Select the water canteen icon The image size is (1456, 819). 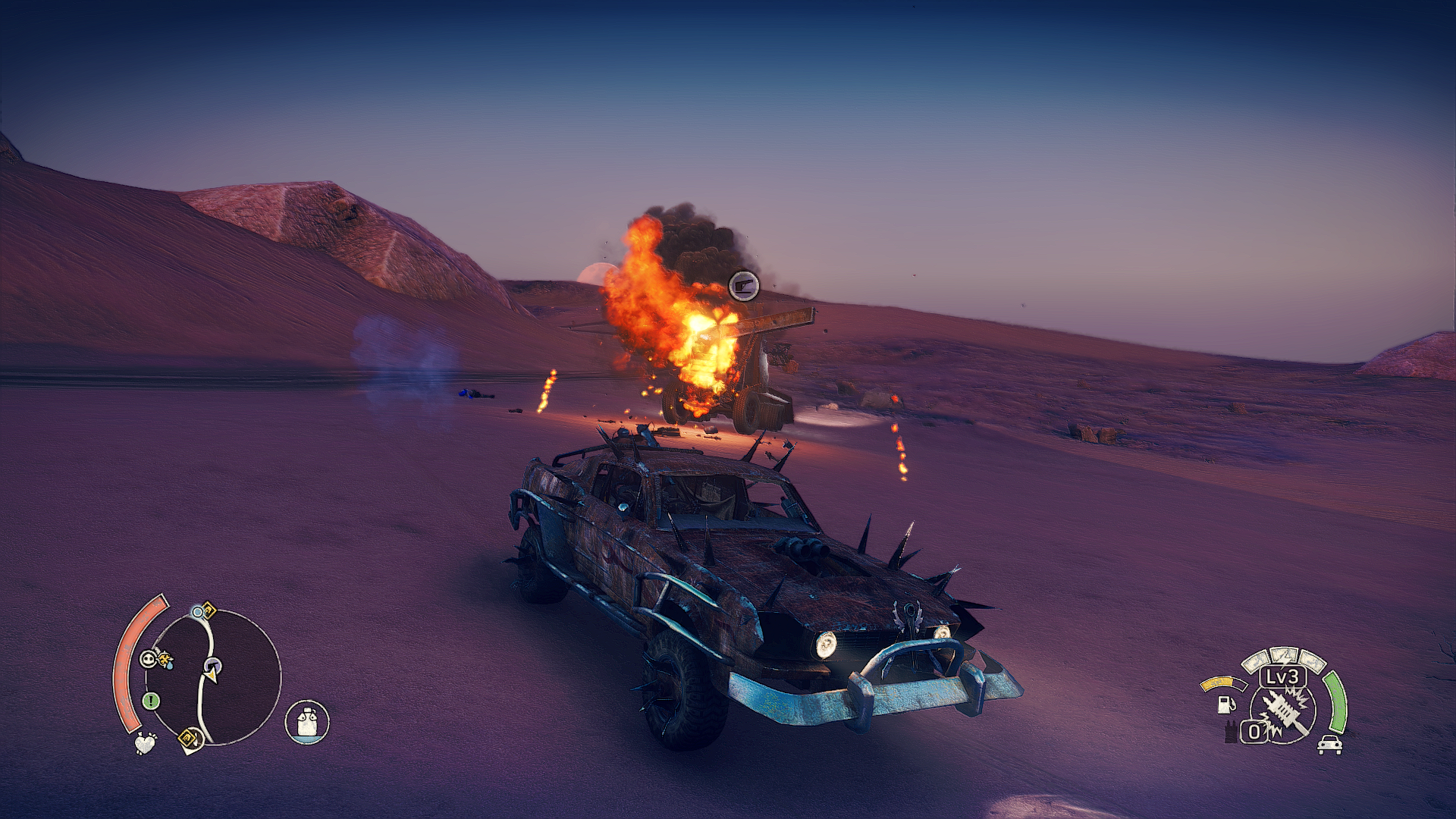click(x=307, y=721)
